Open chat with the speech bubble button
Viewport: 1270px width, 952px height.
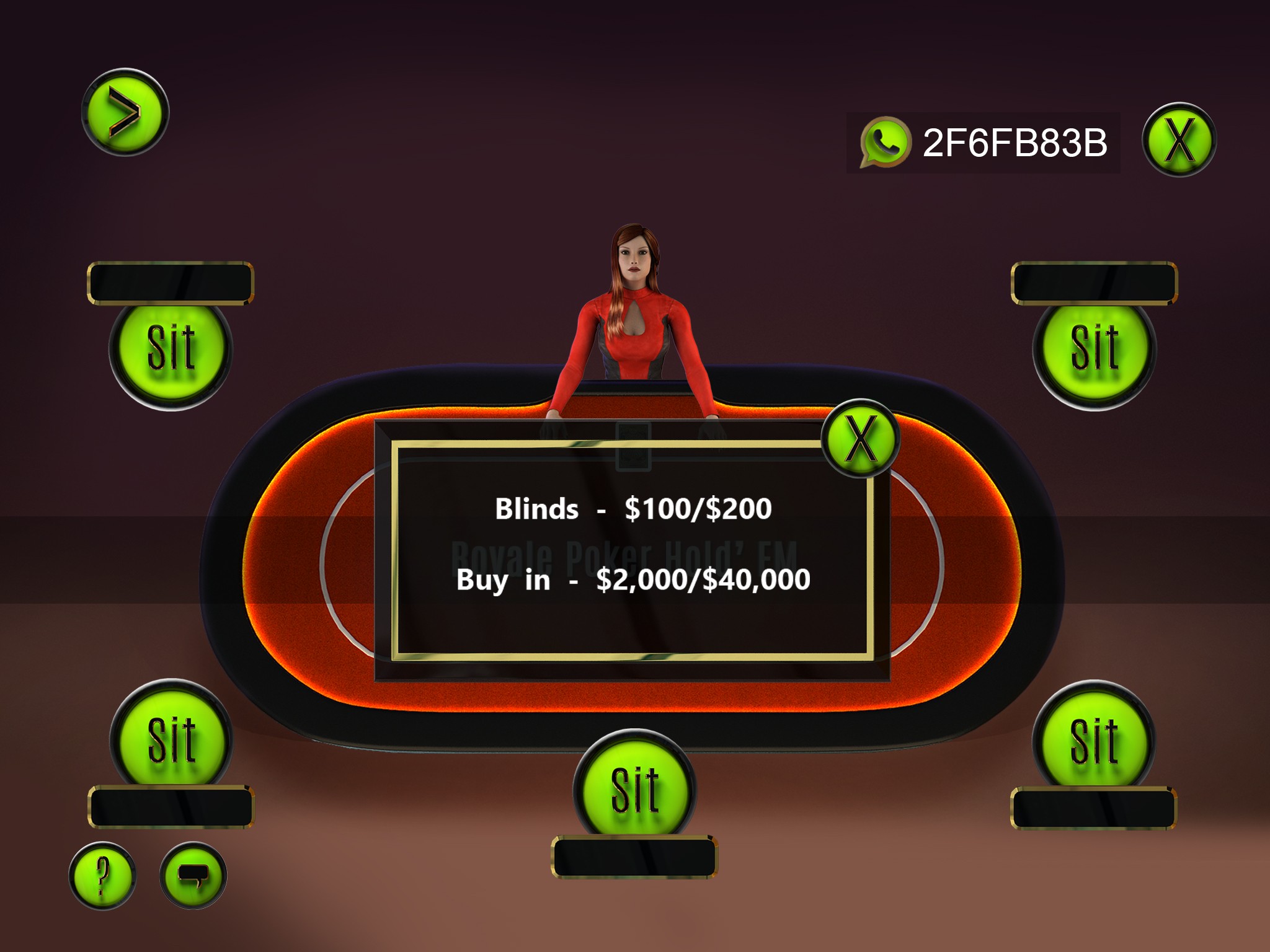point(193,875)
